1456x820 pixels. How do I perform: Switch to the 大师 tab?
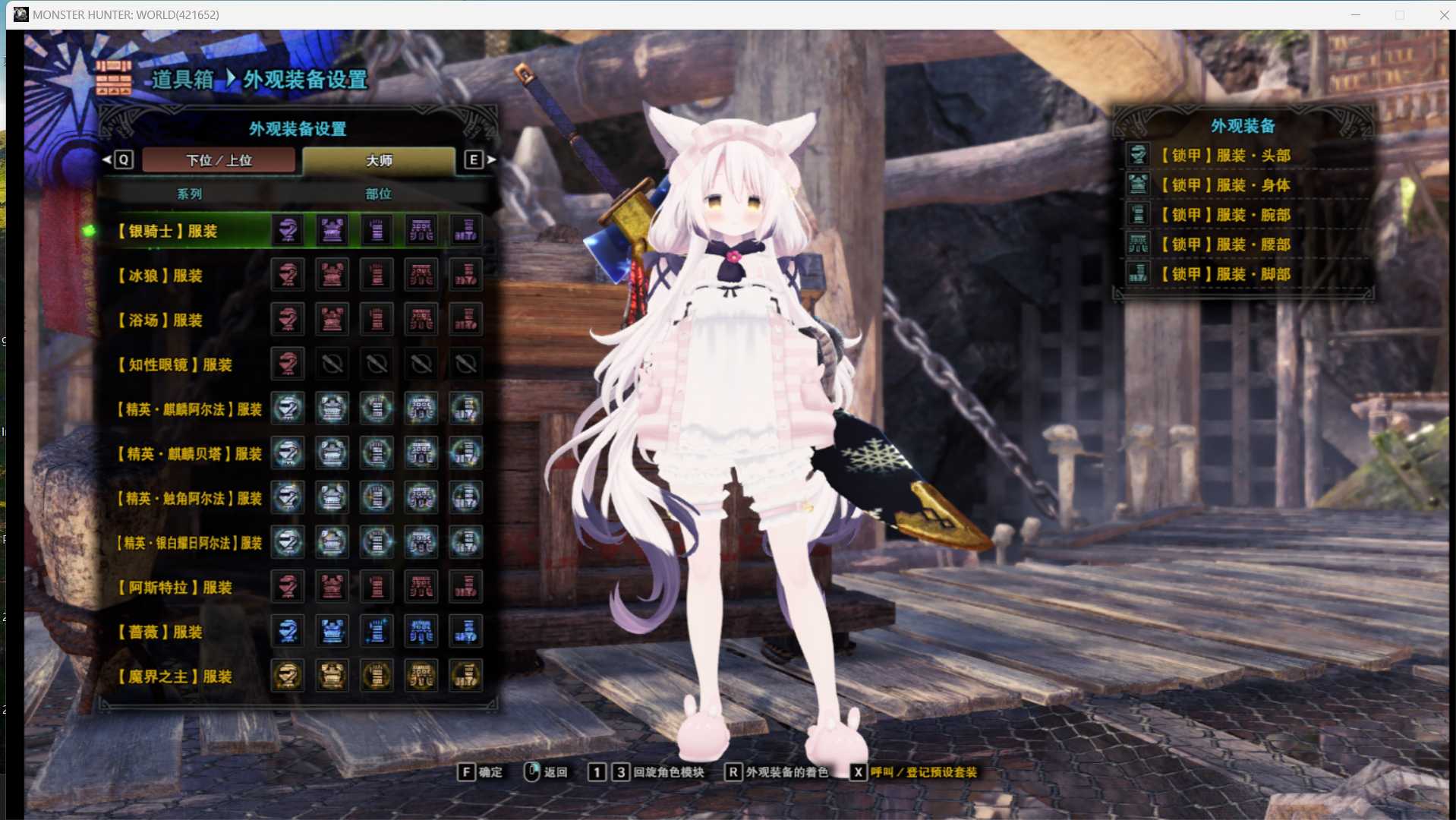click(x=380, y=160)
